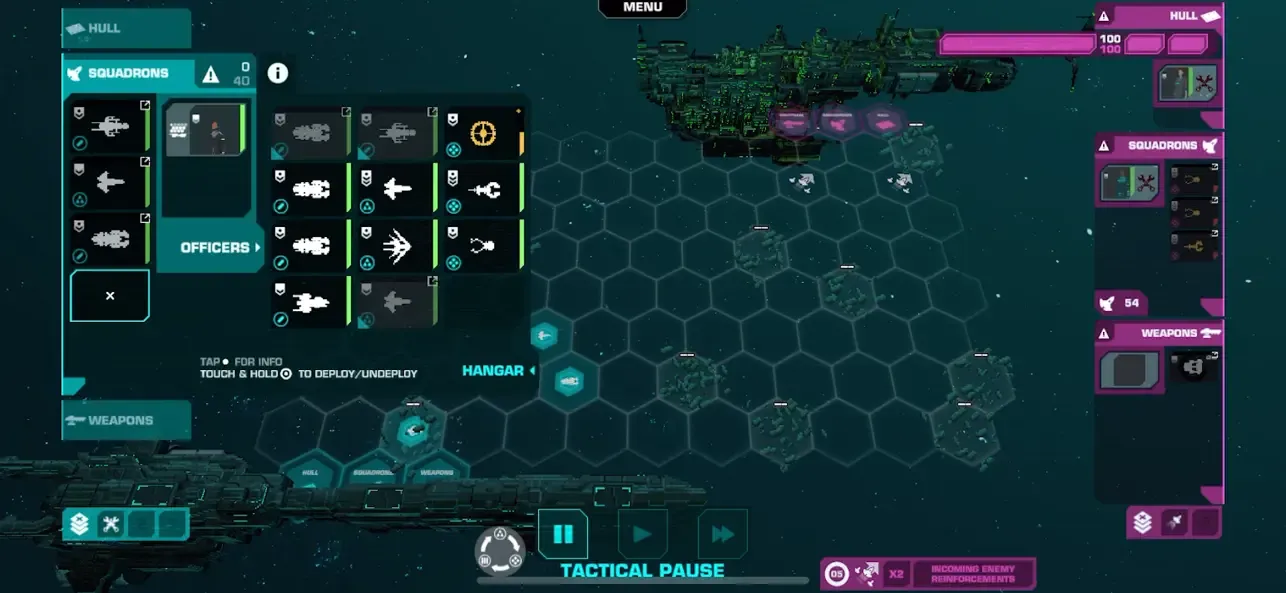
Task: Select the empty squadron slot marked X
Action: pos(110,296)
